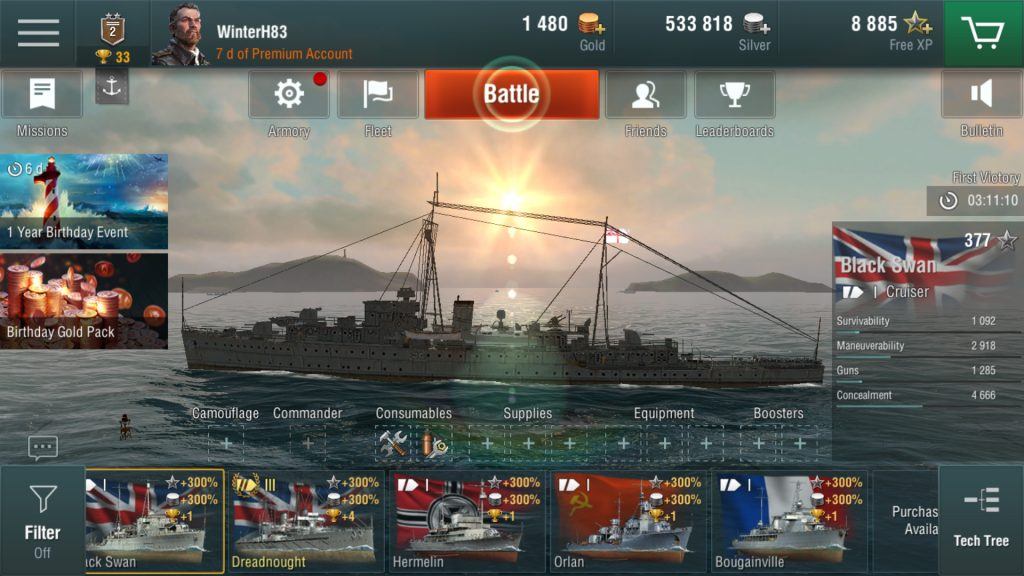Image resolution: width=1024 pixels, height=576 pixels.
Task: Open the shopping cart store
Action: (983, 33)
